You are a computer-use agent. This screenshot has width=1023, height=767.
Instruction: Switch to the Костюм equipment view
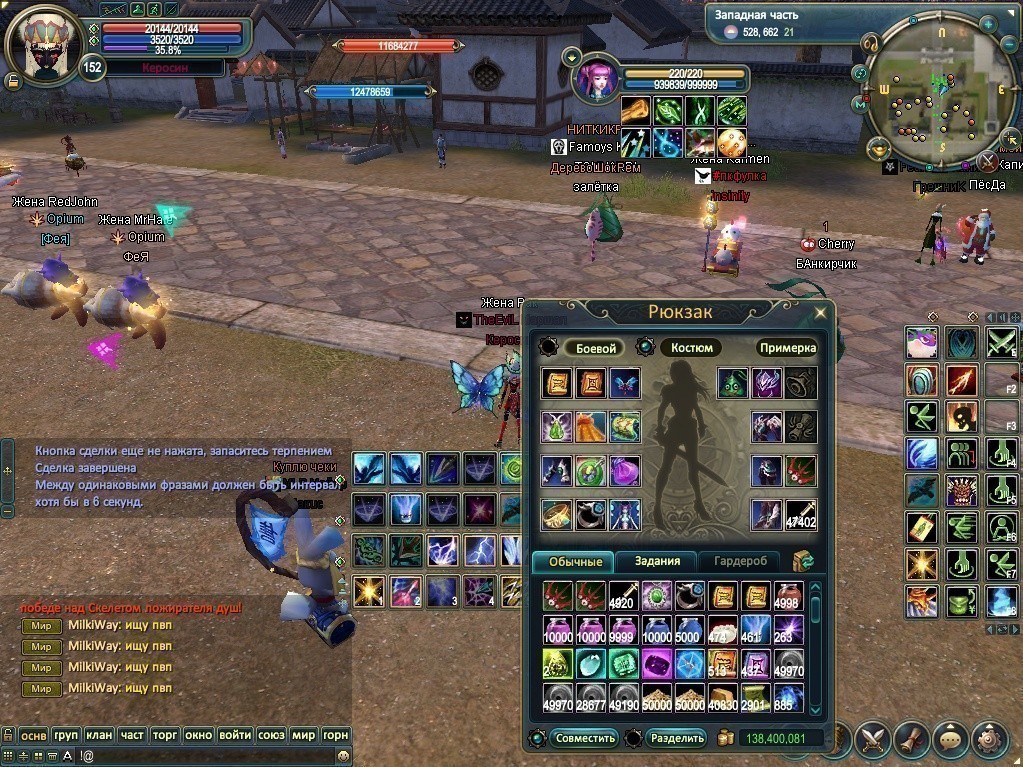pos(690,348)
